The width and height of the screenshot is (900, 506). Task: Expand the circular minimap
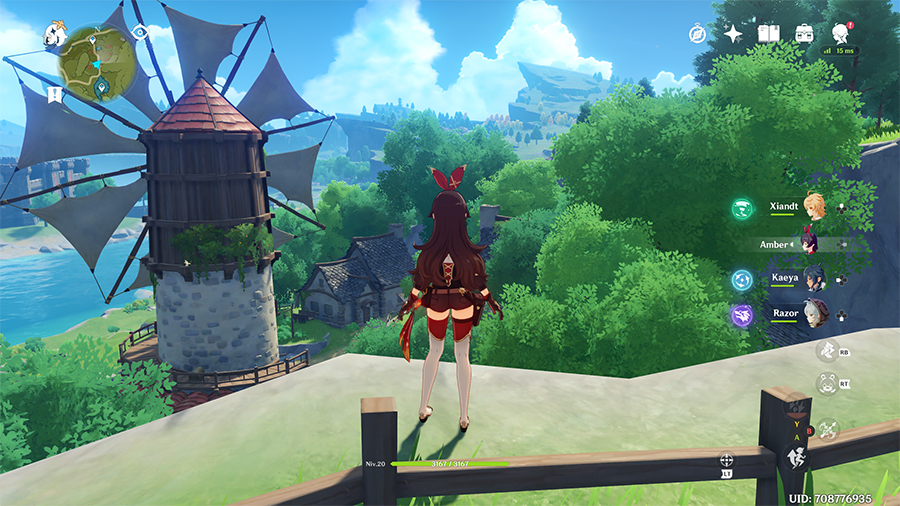click(97, 62)
